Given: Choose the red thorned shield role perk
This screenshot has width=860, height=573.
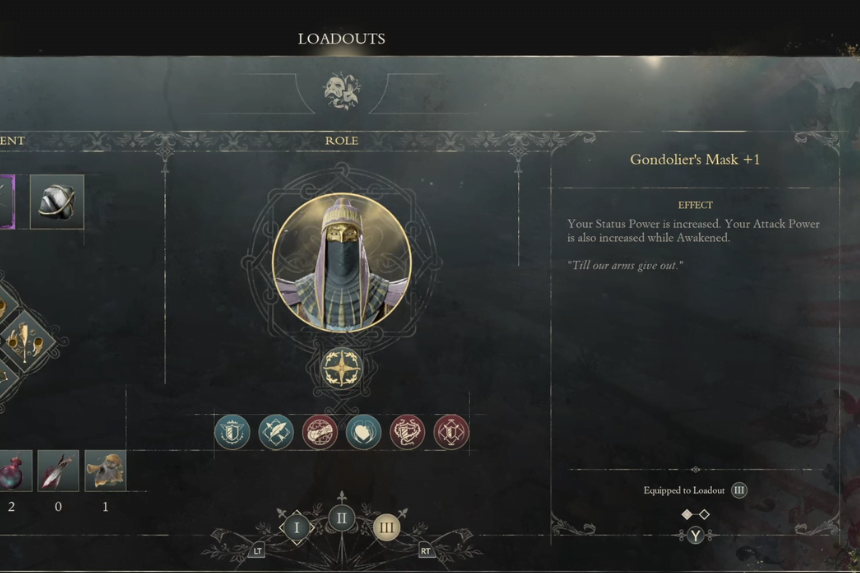Looking at the screenshot, I should 407,432.
